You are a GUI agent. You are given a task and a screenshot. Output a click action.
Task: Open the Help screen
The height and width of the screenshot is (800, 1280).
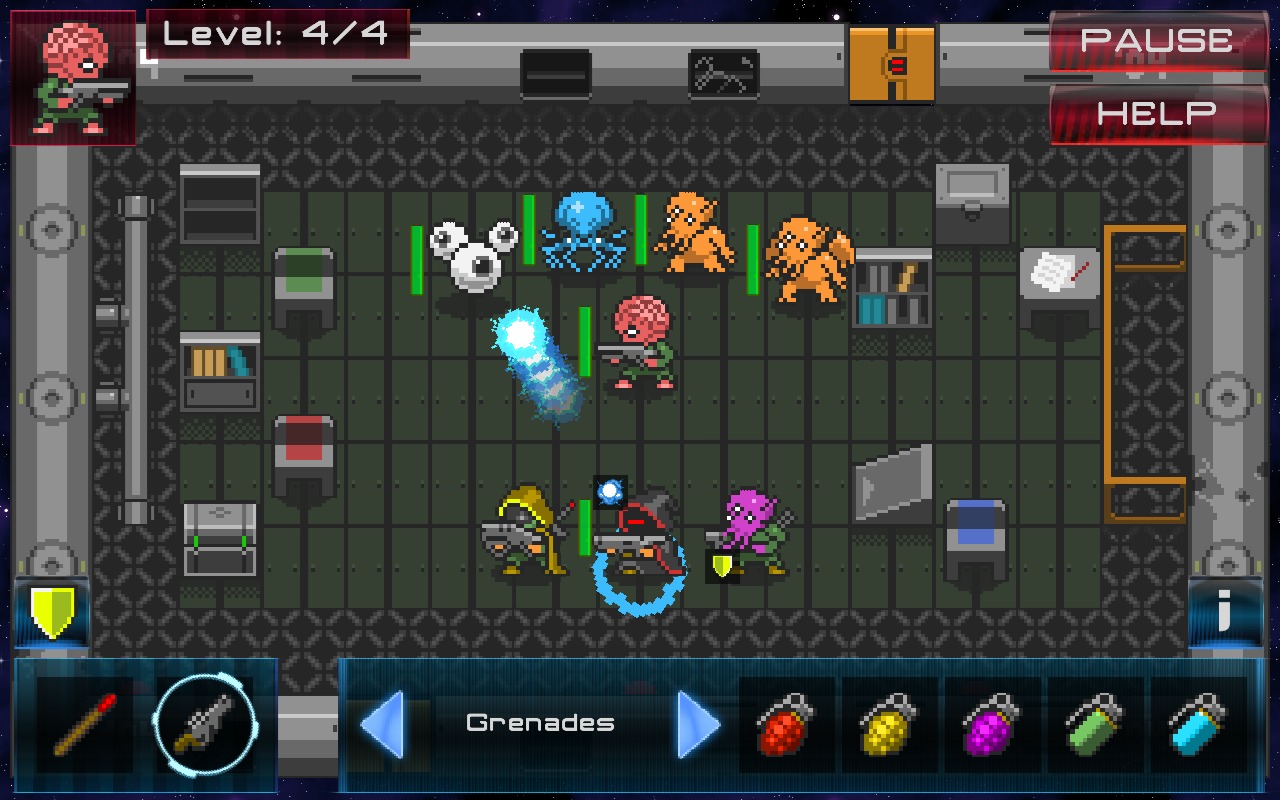pyautogui.click(x=1157, y=113)
